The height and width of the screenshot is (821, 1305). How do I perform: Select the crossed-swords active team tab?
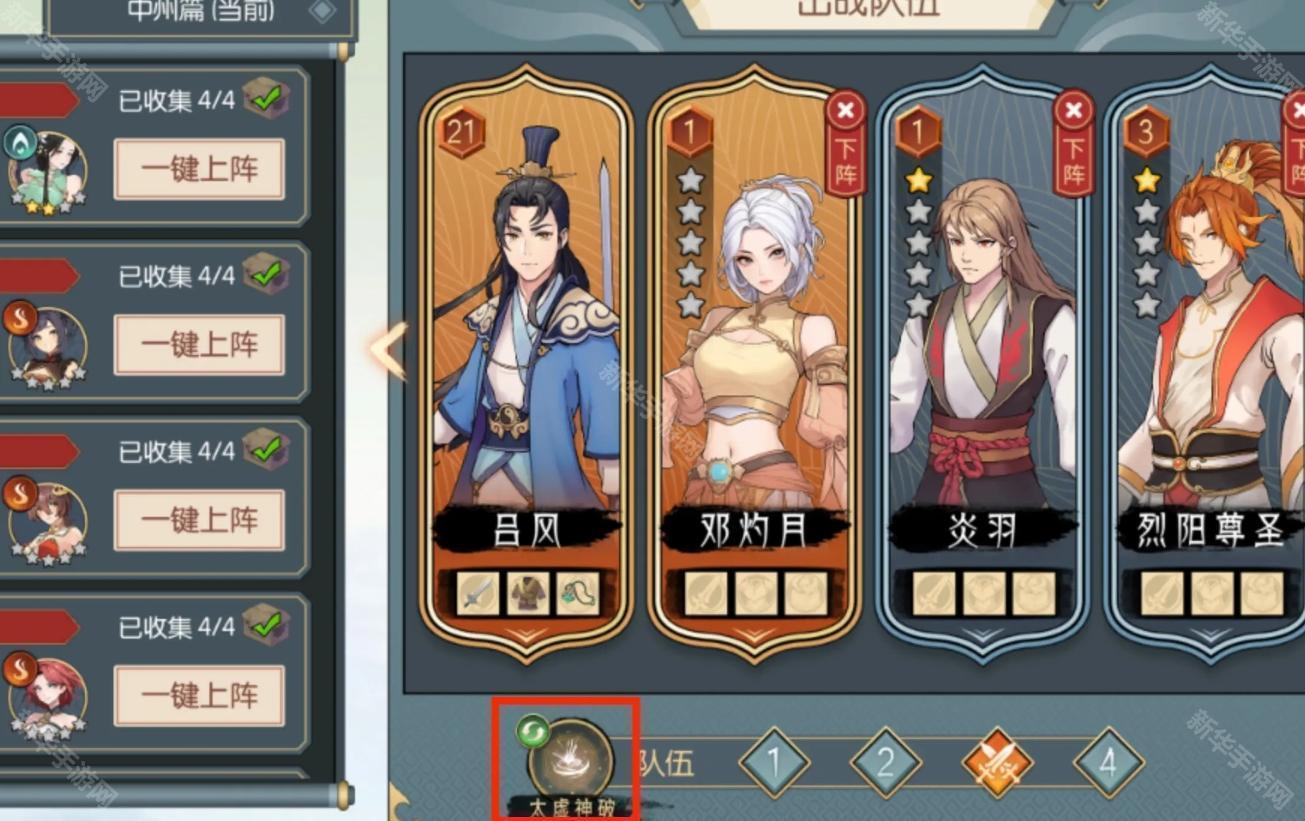tap(997, 764)
